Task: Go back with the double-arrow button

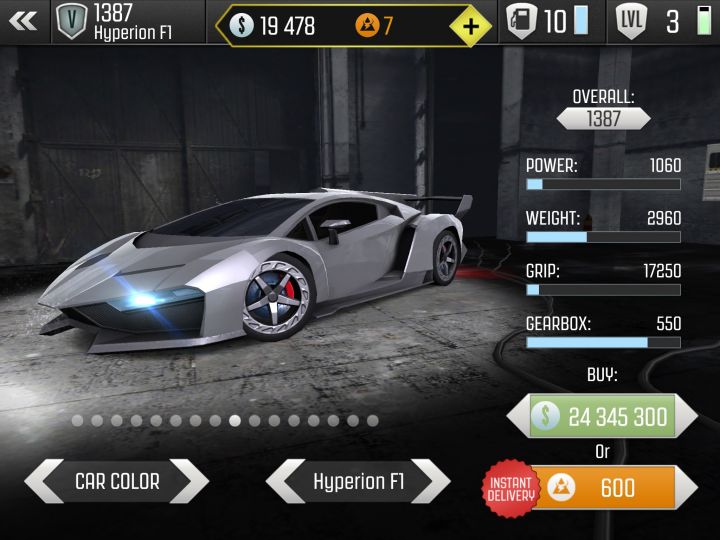Action: 23,21
